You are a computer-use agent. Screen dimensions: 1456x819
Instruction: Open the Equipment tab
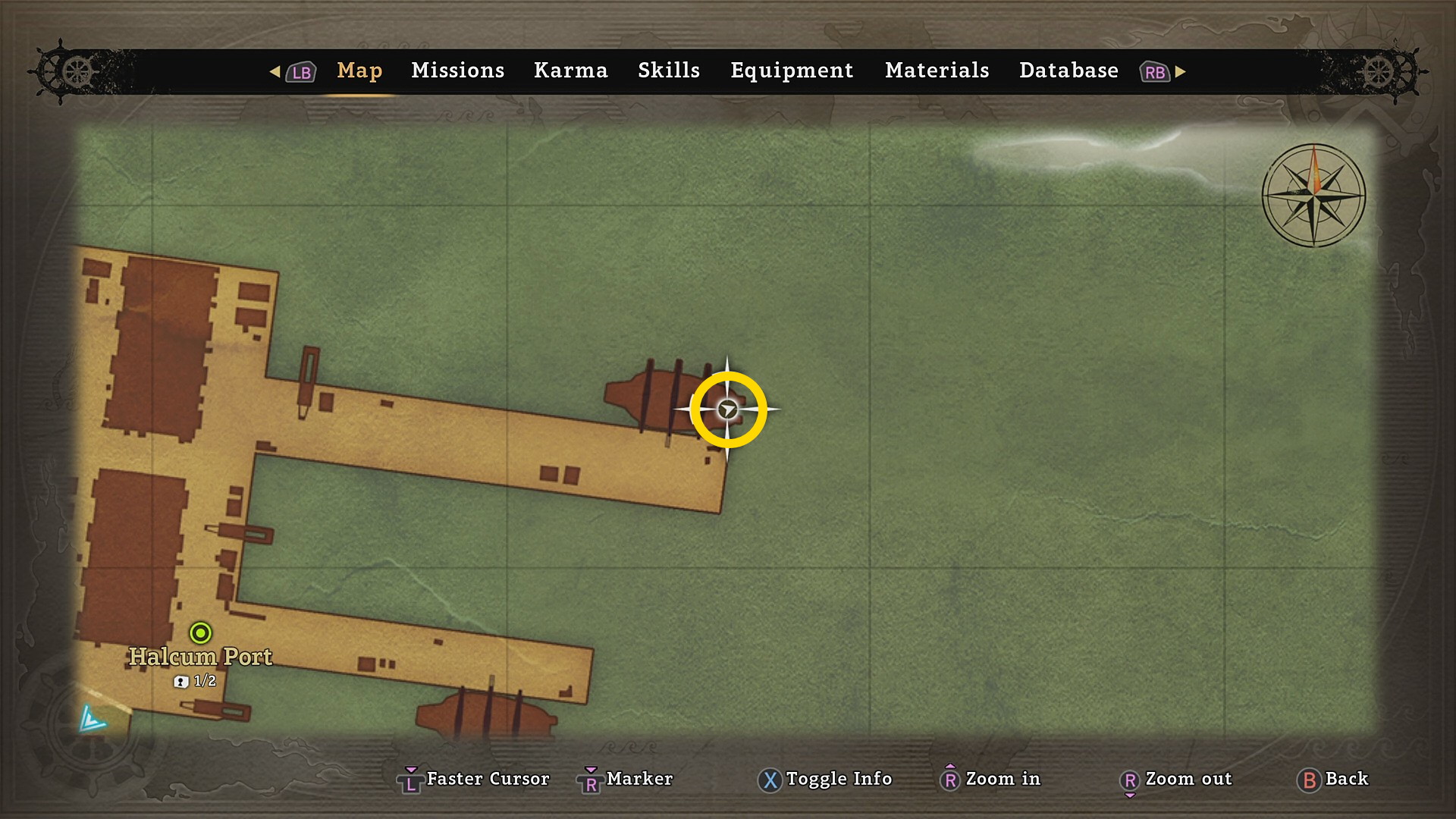[x=791, y=71]
